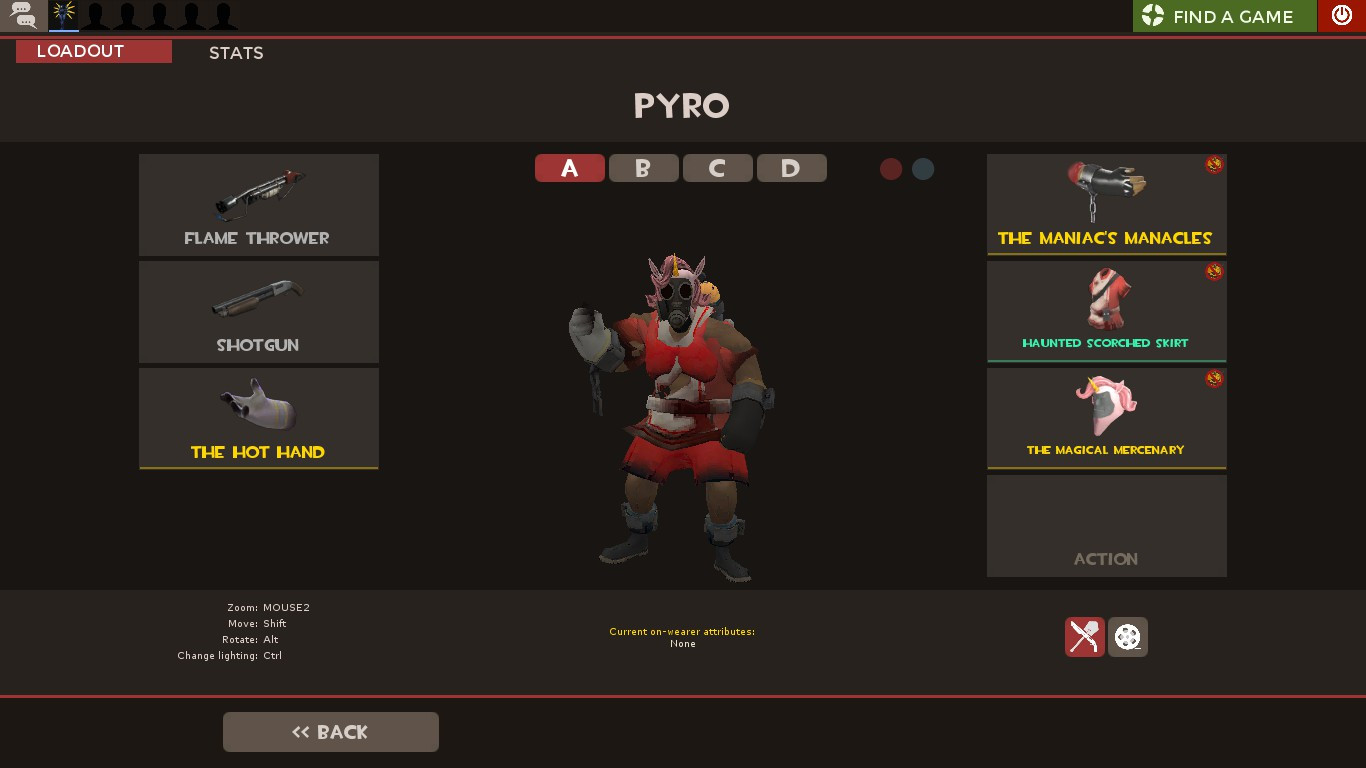Click the film reel icon near bottom
Viewport: 1366px width, 768px height.
(x=1128, y=637)
